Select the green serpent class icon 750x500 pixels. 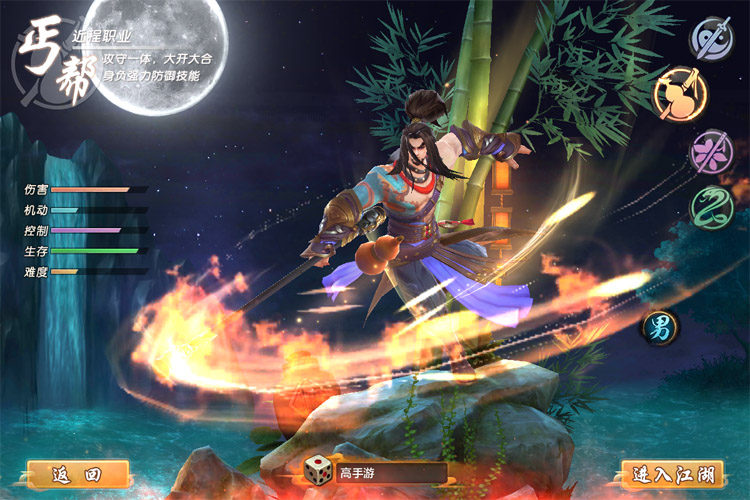pyautogui.click(x=713, y=206)
